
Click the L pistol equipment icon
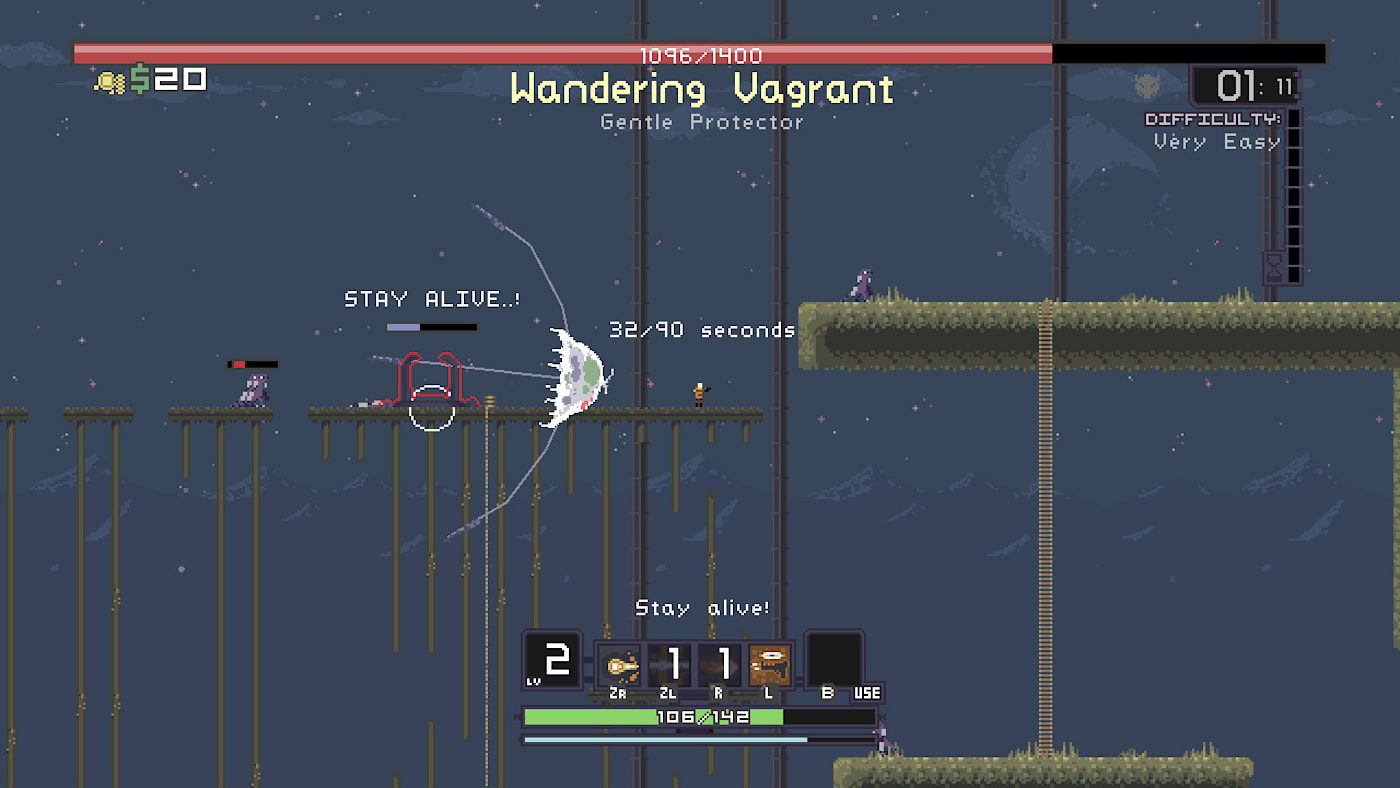(769, 662)
